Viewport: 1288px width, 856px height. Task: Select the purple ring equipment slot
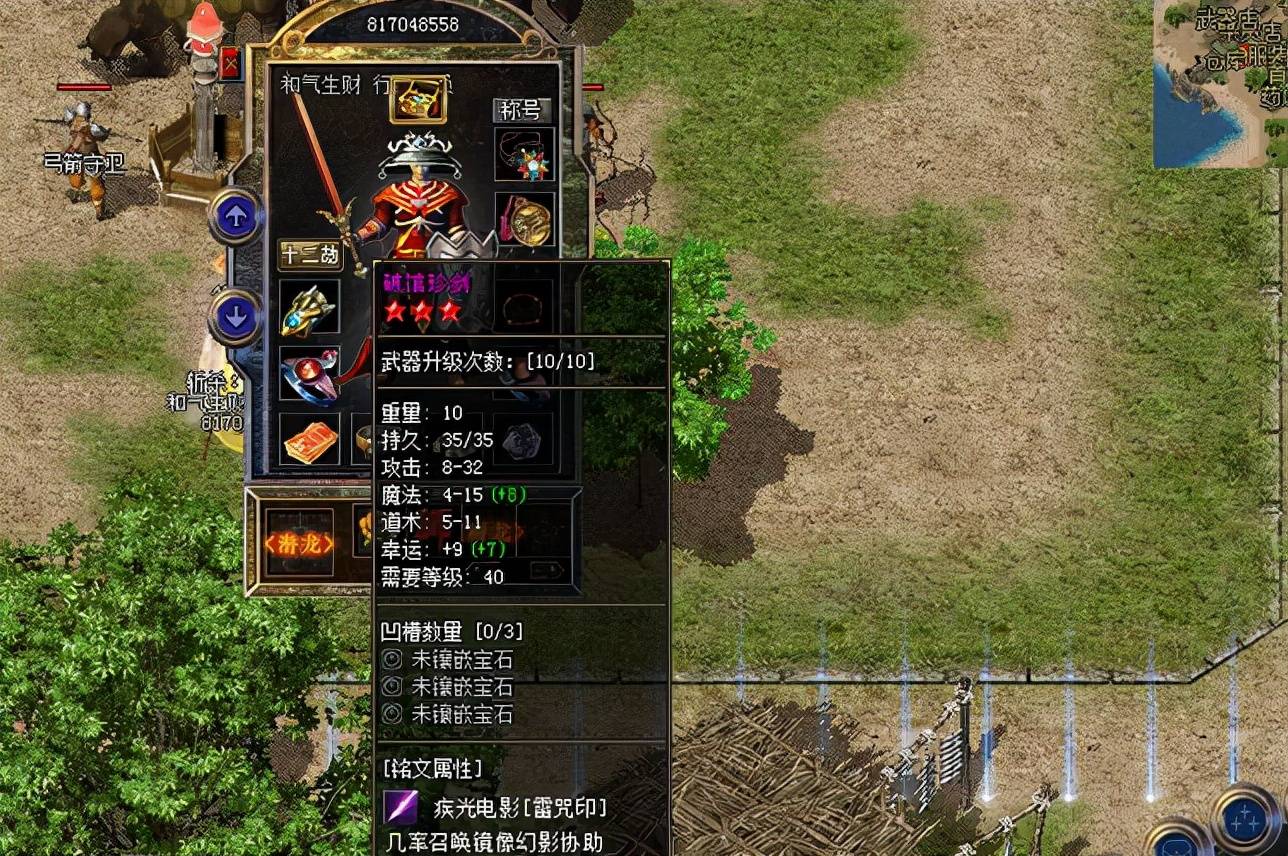click(310, 374)
